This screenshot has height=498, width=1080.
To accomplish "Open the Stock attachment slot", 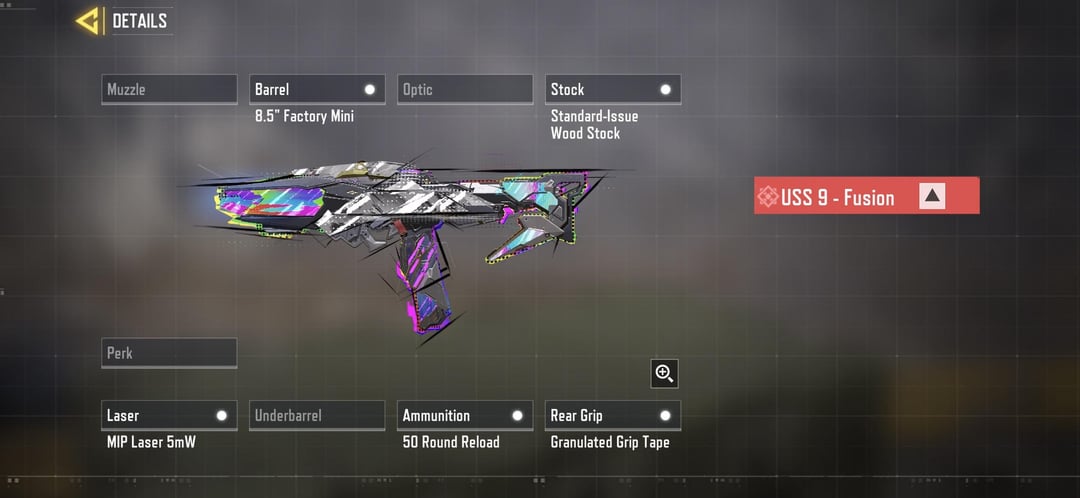I will point(613,89).
